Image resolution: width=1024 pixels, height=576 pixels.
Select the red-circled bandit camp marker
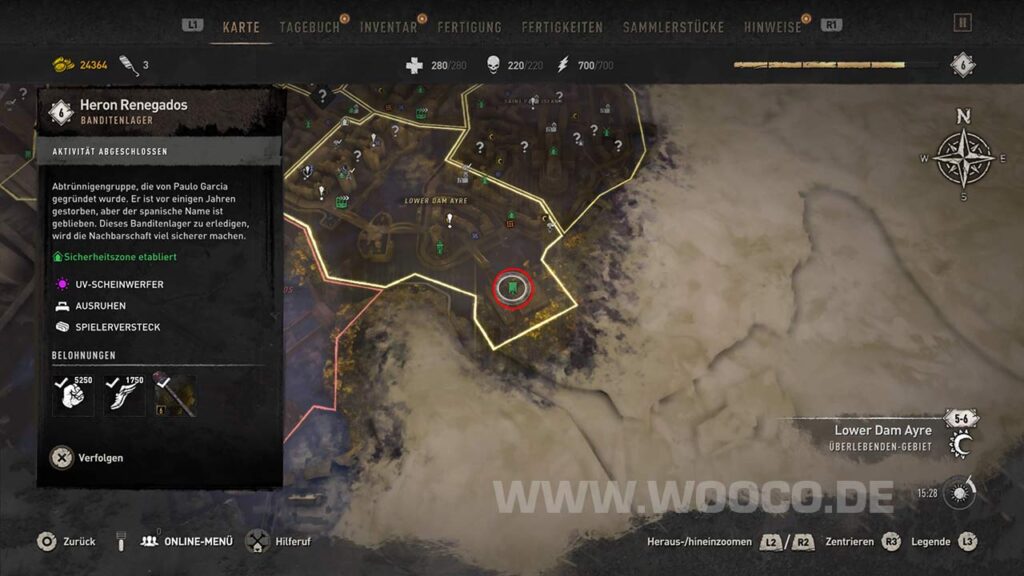(512, 289)
